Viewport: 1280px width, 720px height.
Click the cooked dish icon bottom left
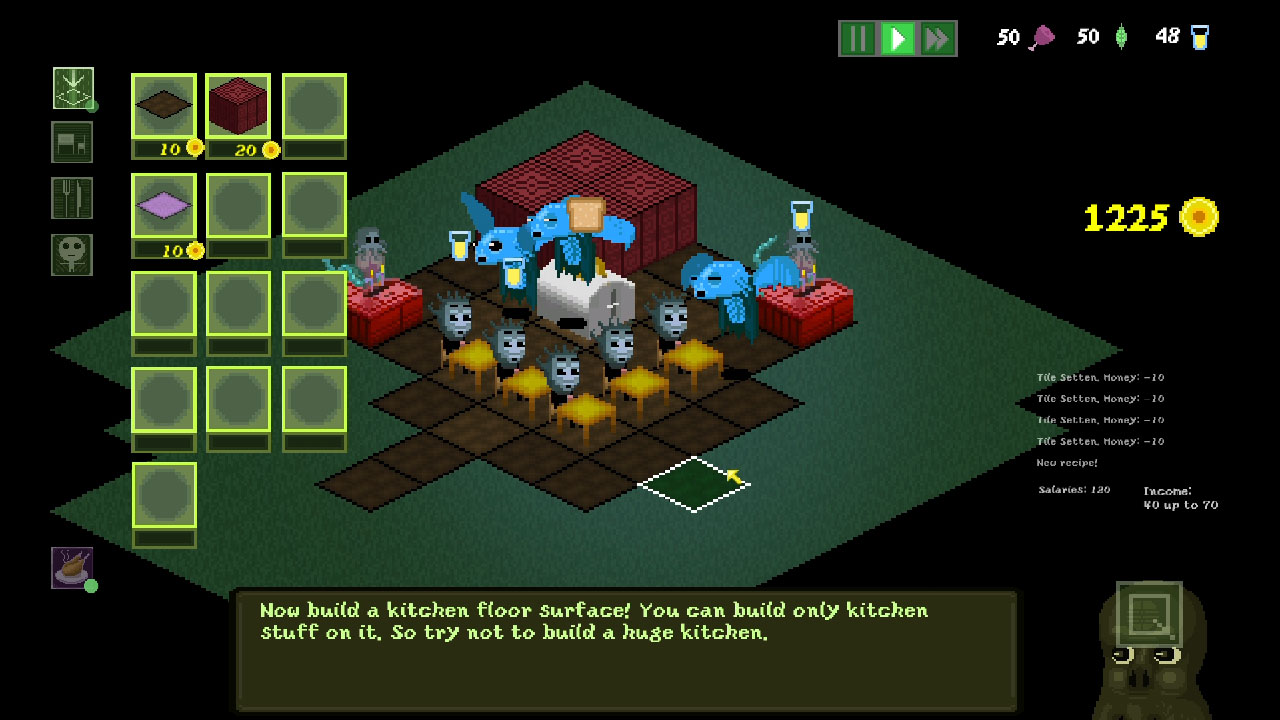point(71,567)
